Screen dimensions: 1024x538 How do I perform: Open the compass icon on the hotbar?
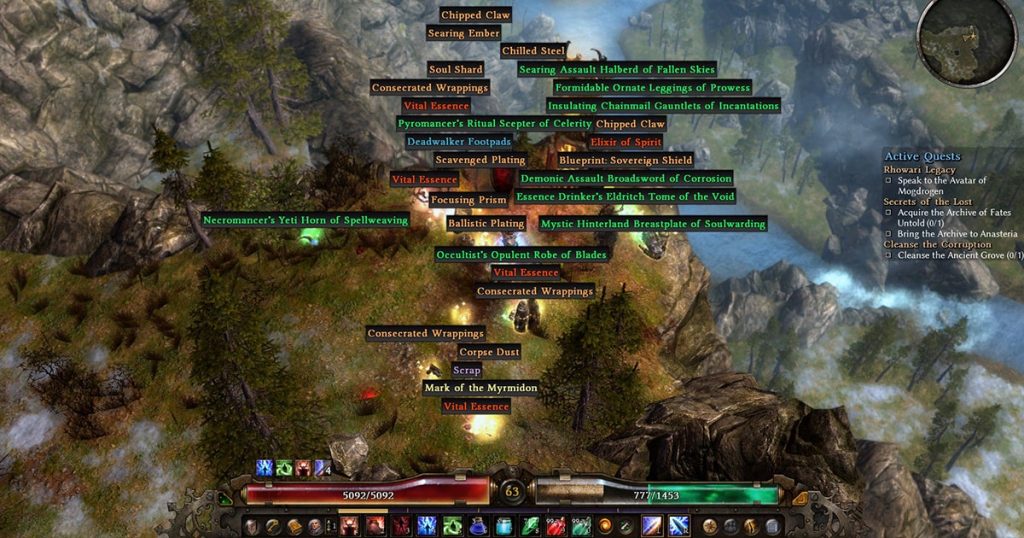[709, 526]
